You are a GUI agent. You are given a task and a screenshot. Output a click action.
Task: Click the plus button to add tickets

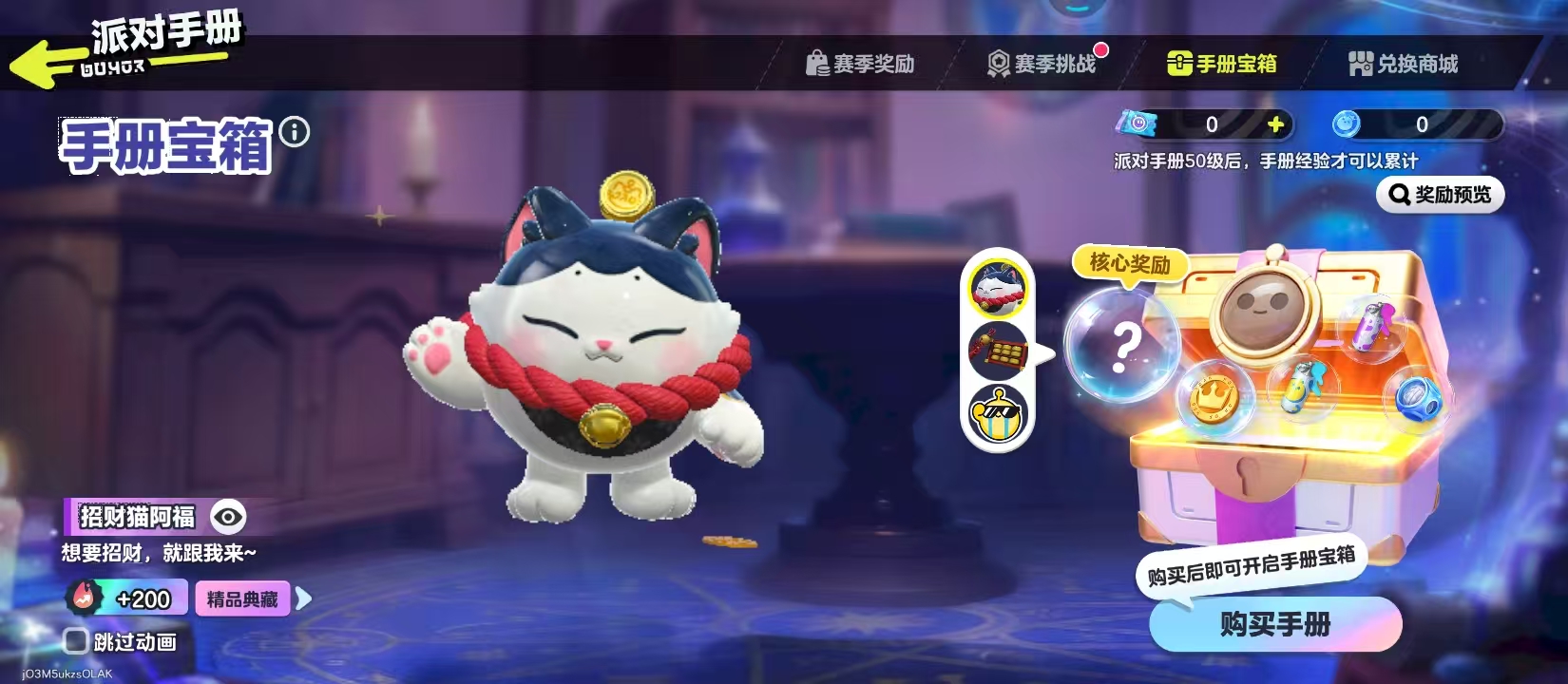click(x=1276, y=122)
